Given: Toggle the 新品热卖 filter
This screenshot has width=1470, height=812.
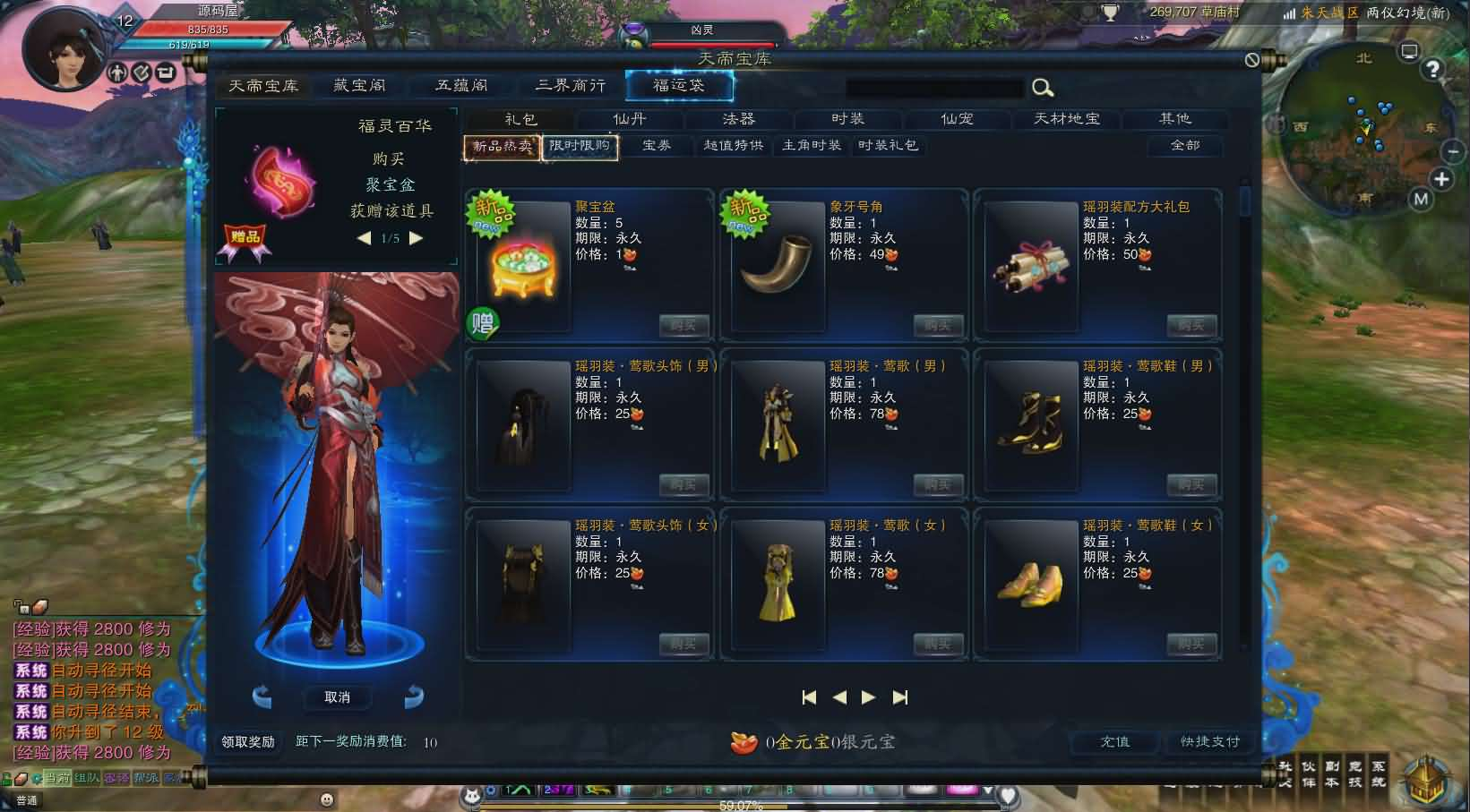Looking at the screenshot, I should [x=500, y=146].
